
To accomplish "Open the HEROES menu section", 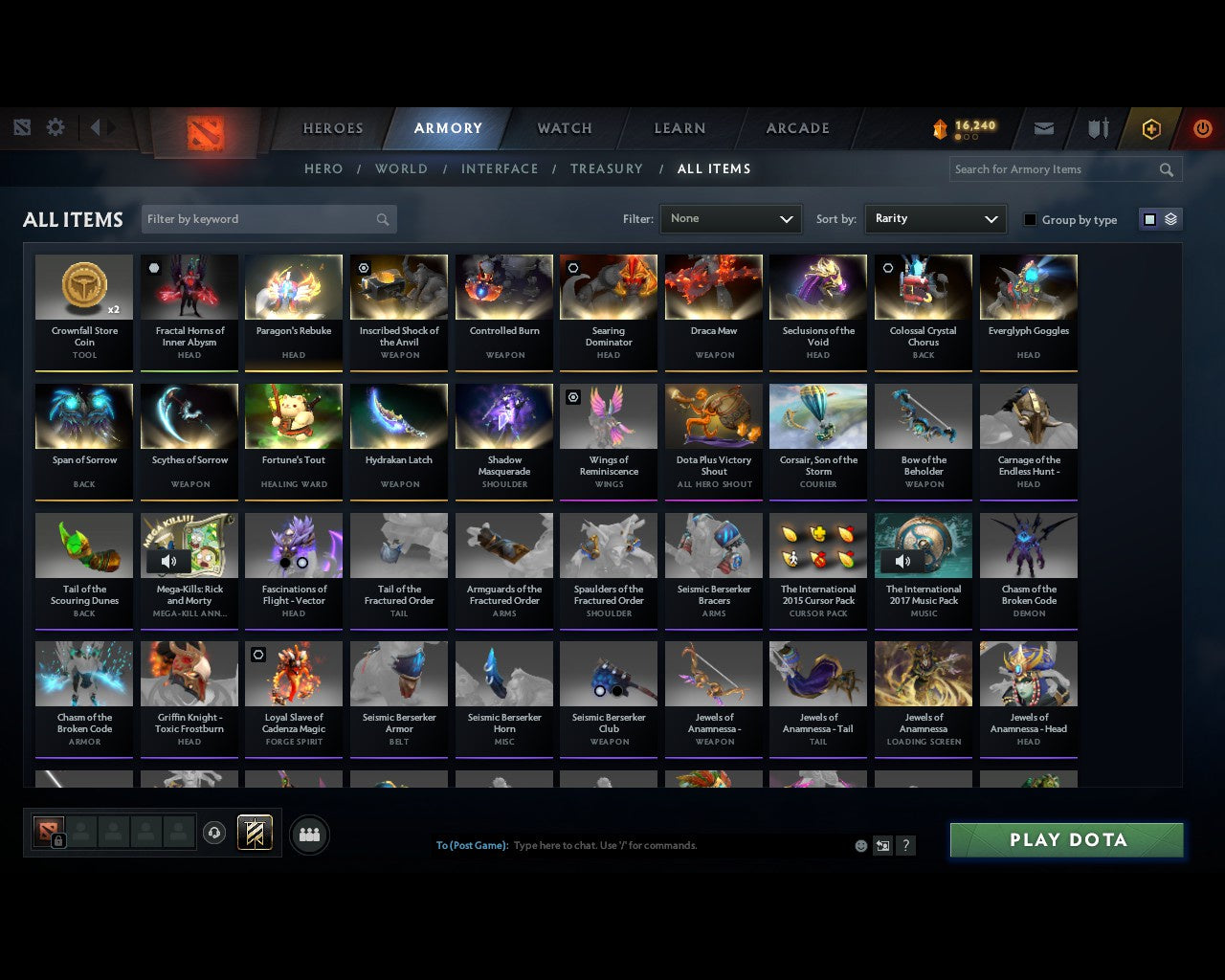I will [x=332, y=127].
